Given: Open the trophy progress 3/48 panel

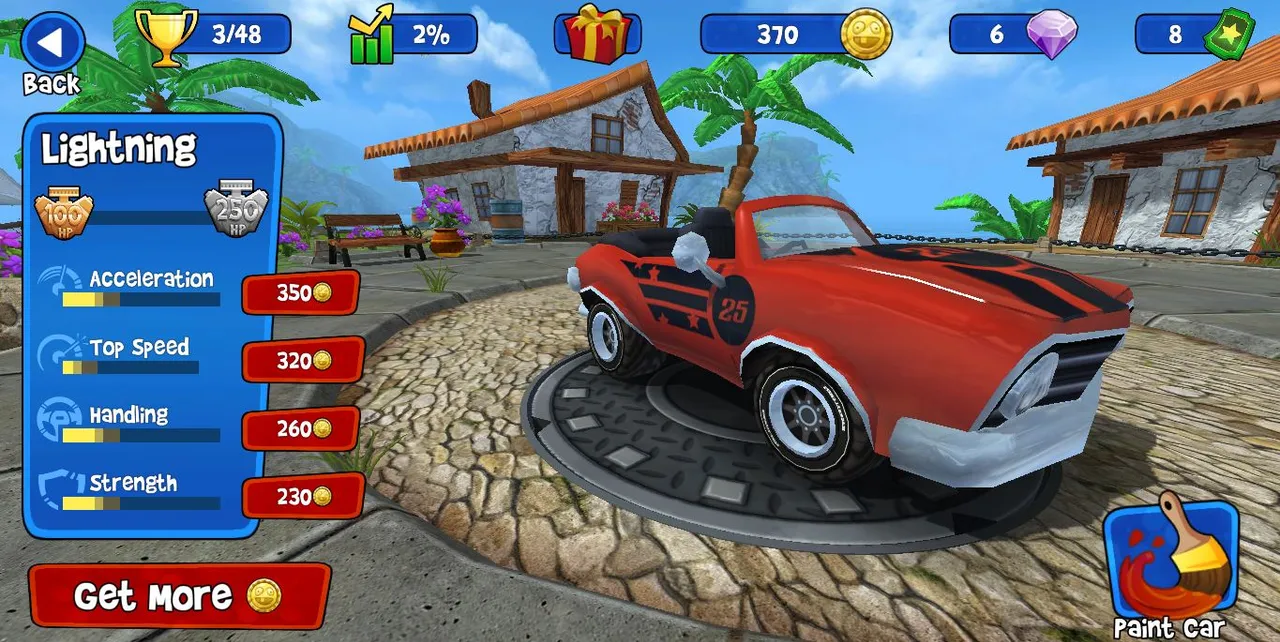Looking at the screenshot, I should click(x=214, y=34).
